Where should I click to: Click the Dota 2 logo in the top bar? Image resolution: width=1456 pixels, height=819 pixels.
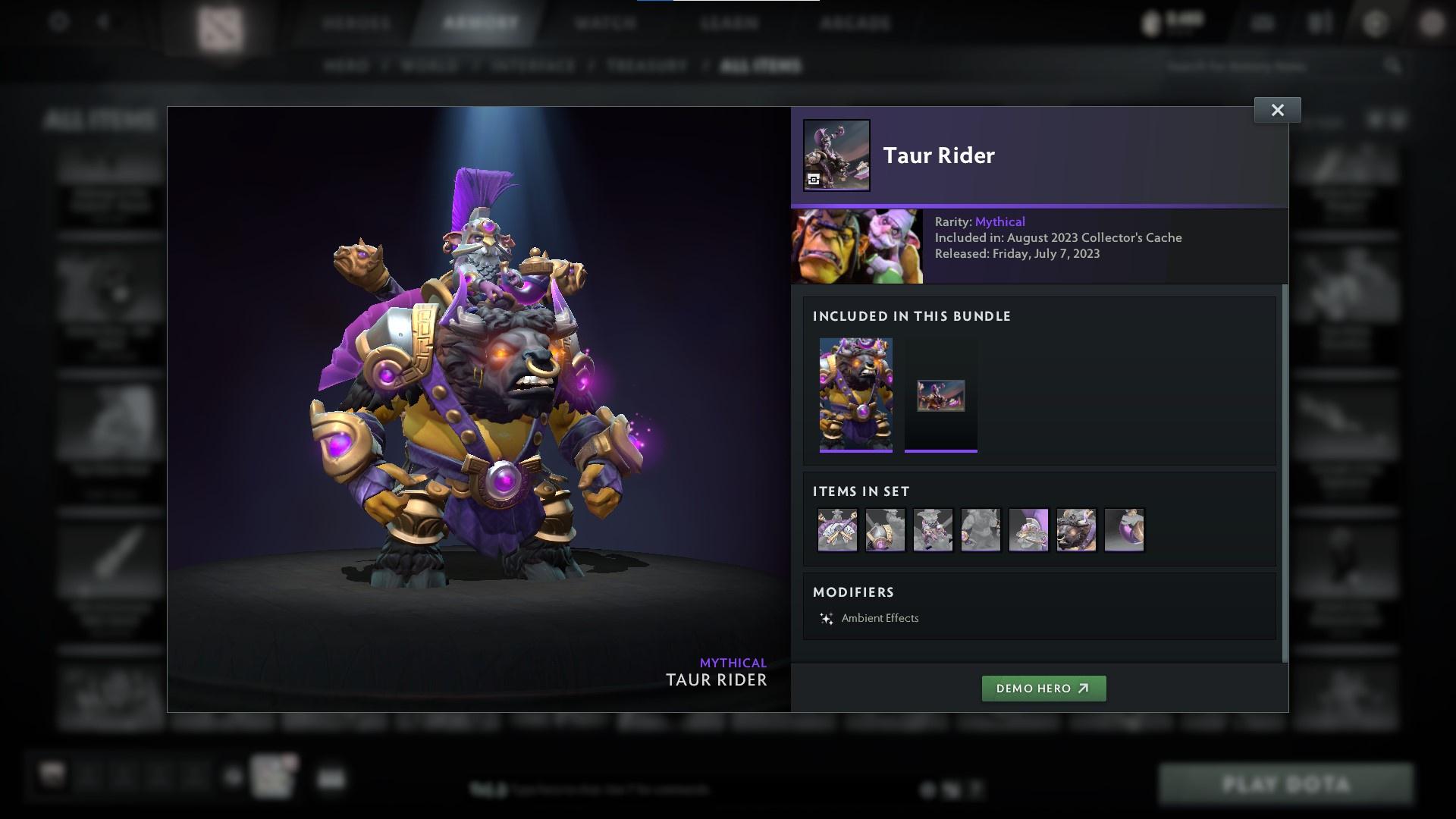click(219, 23)
